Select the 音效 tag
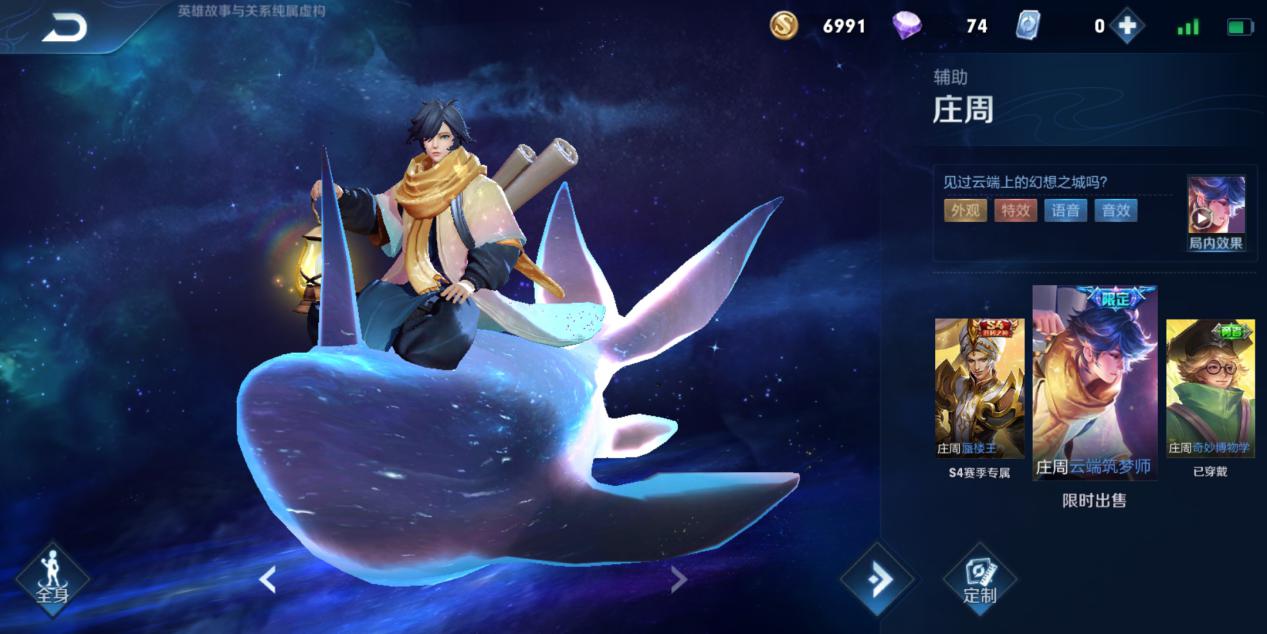Image resolution: width=1267 pixels, height=634 pixels. tap(1116, 210)
